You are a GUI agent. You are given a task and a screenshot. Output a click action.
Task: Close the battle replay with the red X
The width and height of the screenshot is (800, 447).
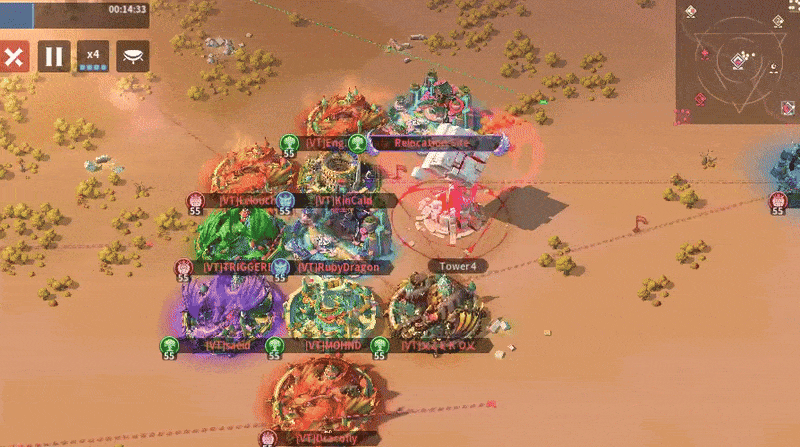[13, 56]
